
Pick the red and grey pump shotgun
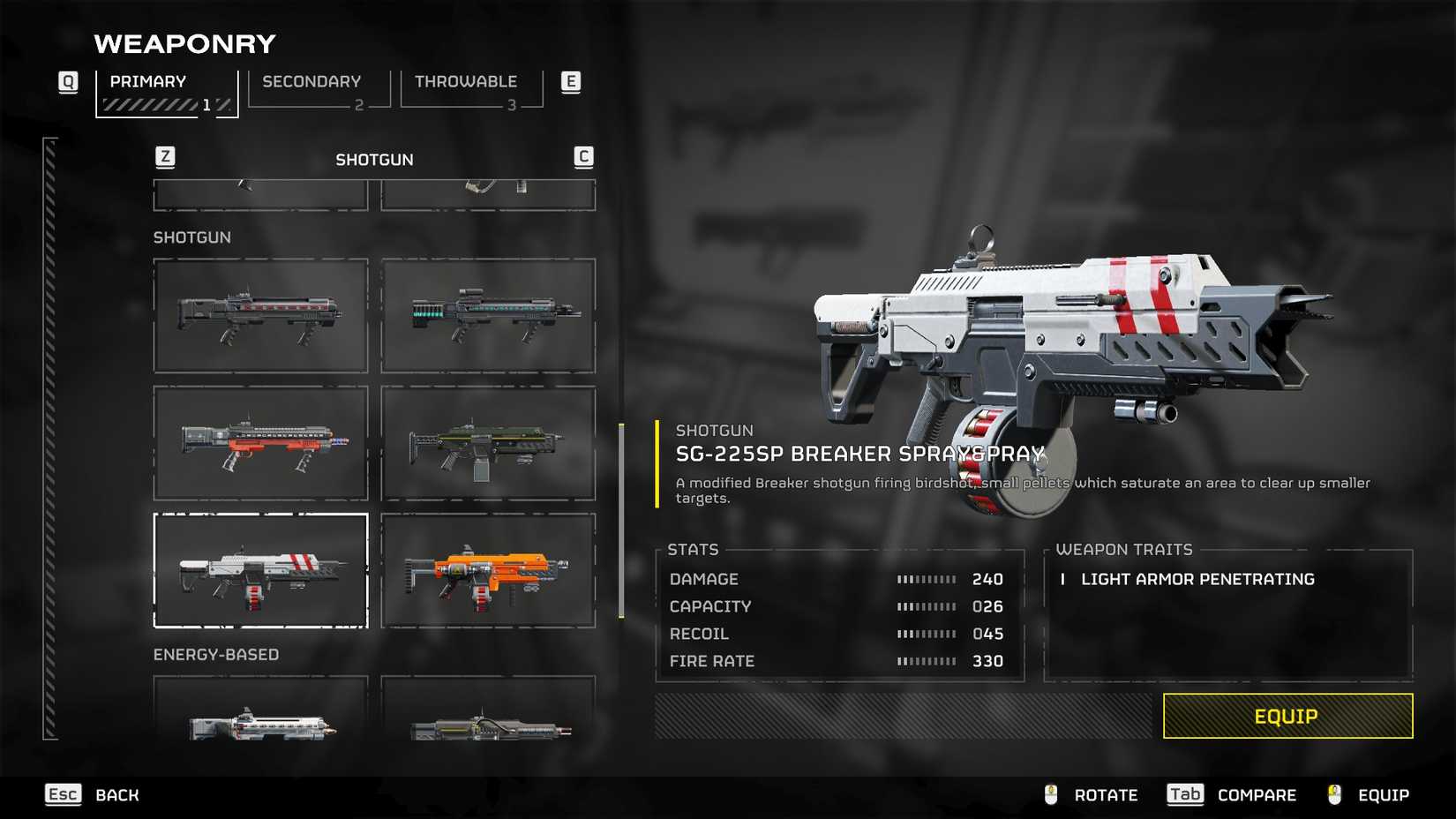(x=260, y=443)
